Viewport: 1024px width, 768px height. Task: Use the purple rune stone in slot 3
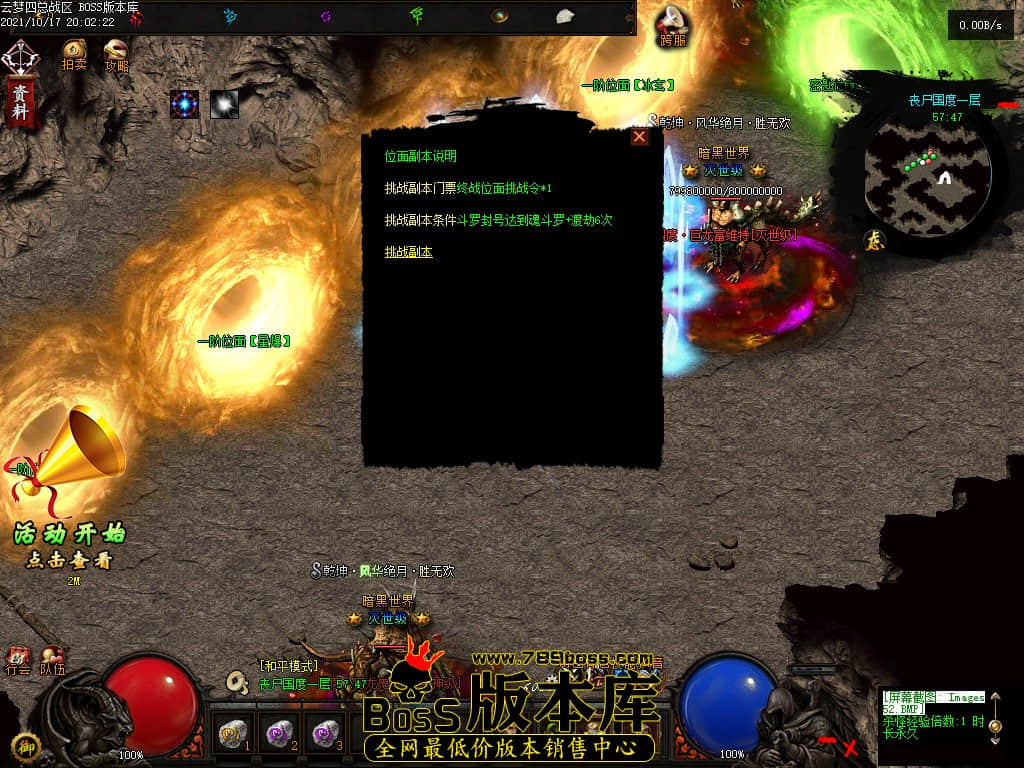(326, 733)
